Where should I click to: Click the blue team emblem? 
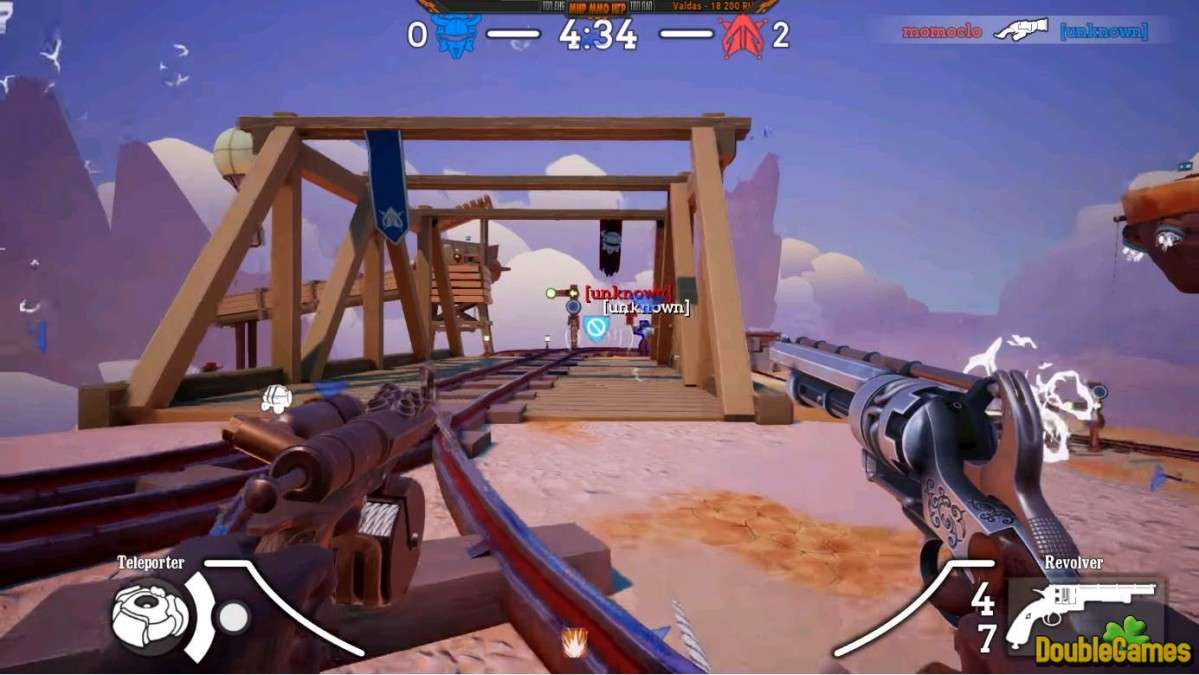click(457, 36)
